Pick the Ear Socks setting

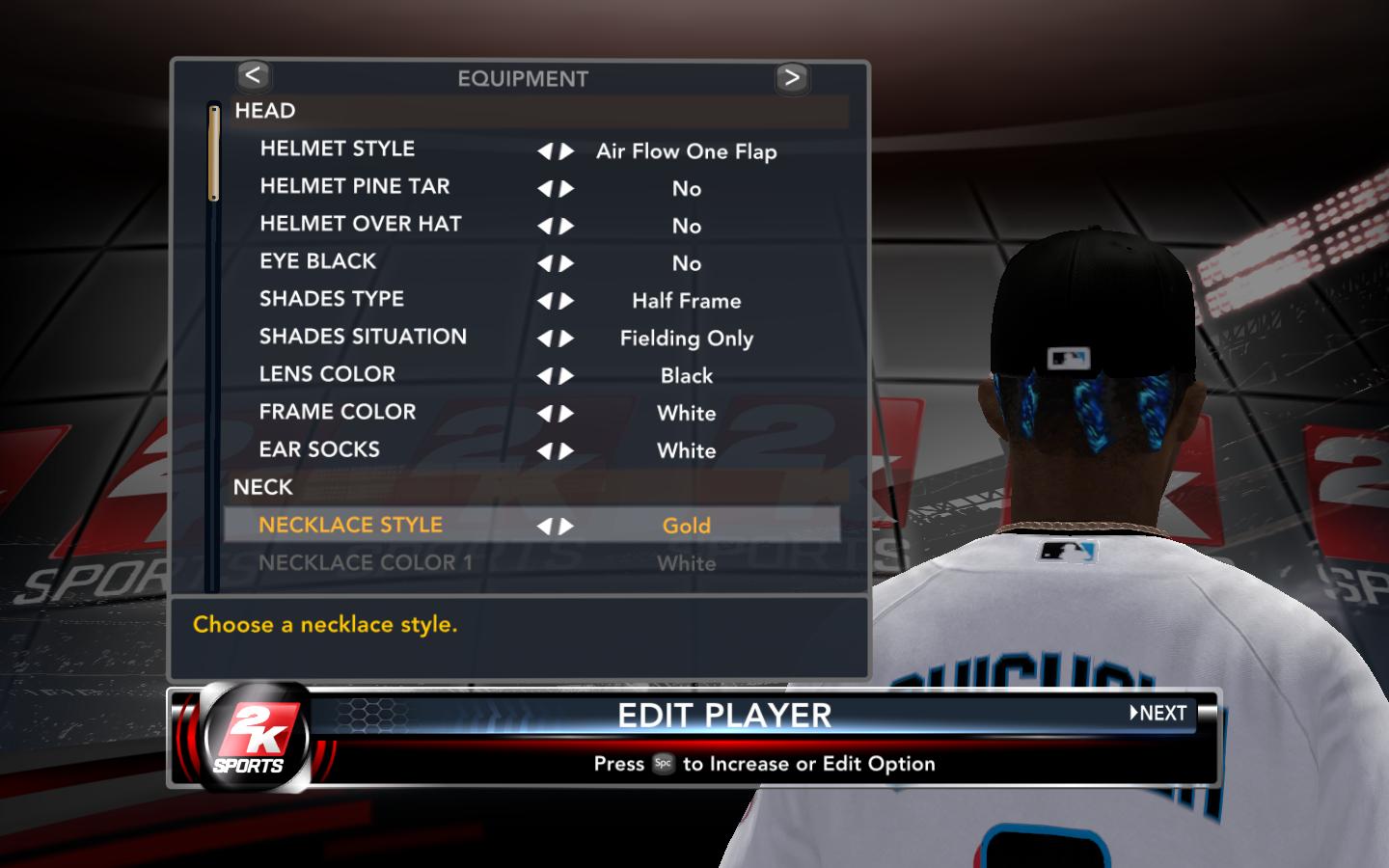coord(319,450)
